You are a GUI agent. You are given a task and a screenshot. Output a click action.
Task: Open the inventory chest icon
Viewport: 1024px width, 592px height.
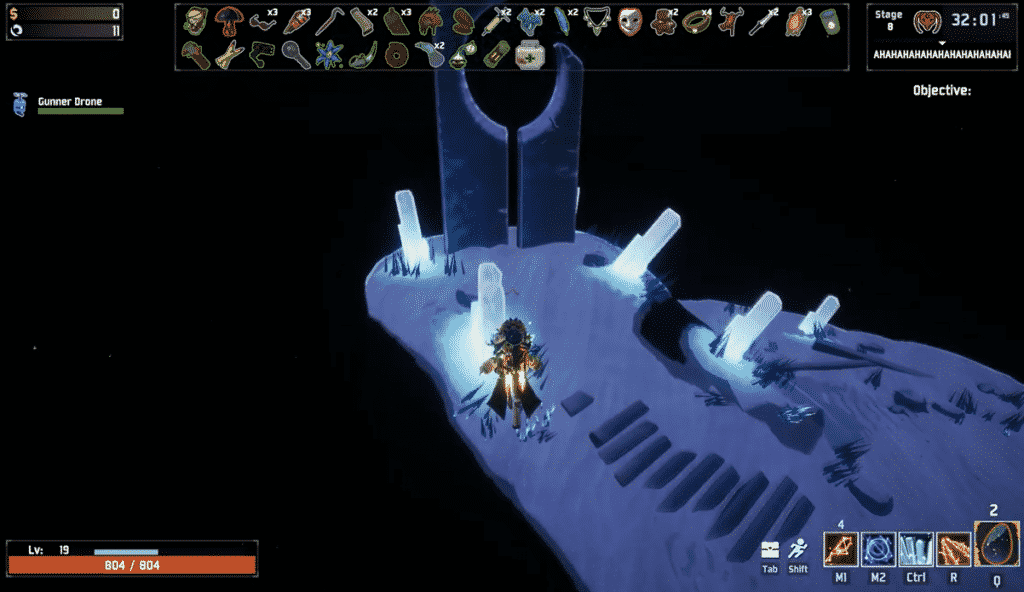[x=769, y=549]
